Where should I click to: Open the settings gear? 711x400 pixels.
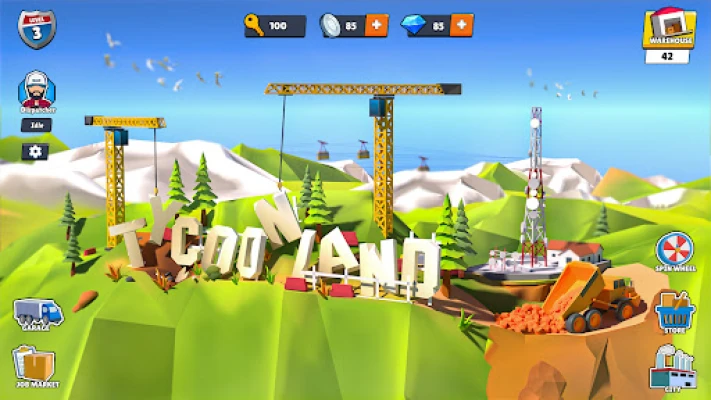36,151
